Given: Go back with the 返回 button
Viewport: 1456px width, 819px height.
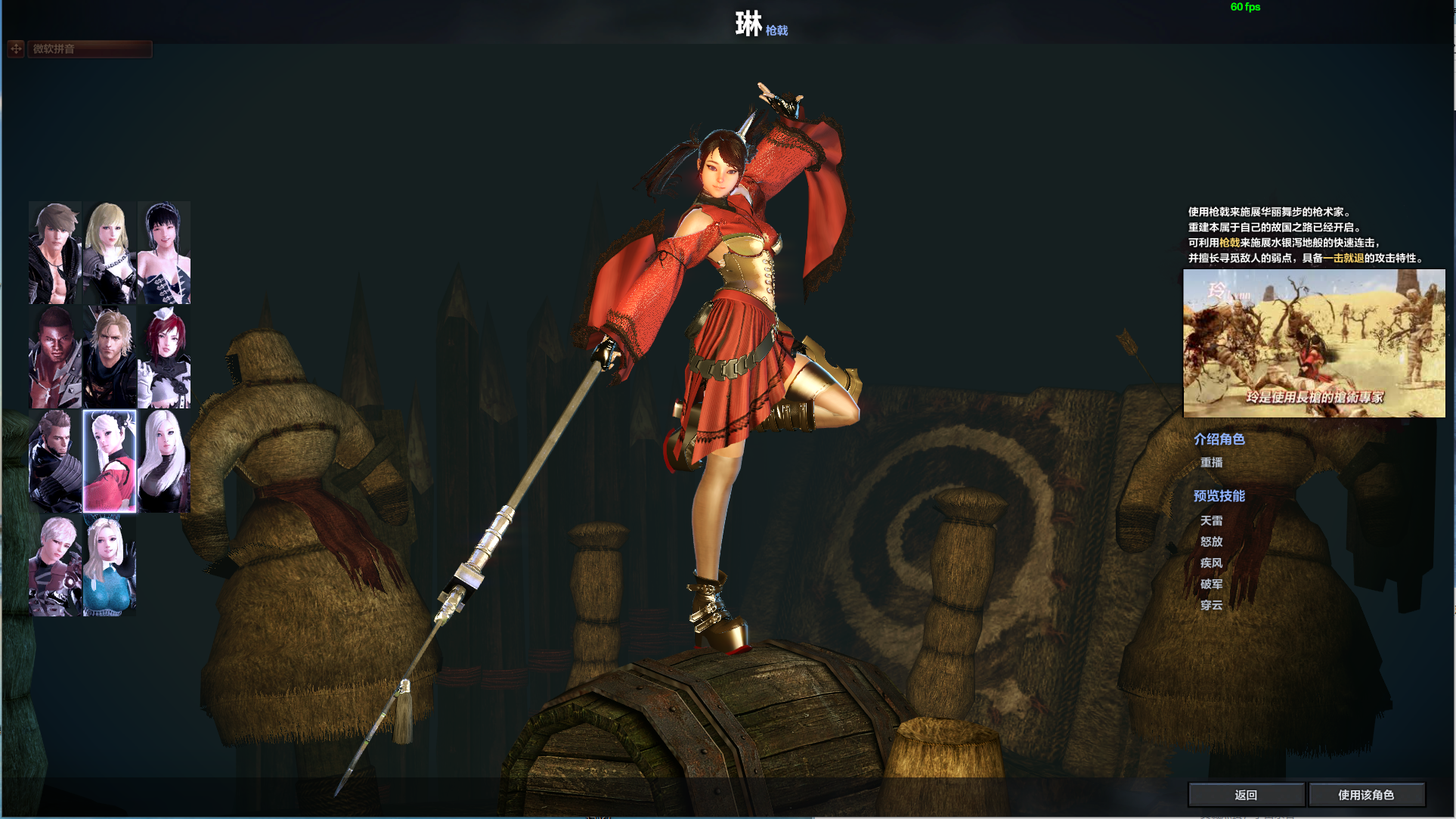Looking at the screenshot, I should tap(1246, 795).
